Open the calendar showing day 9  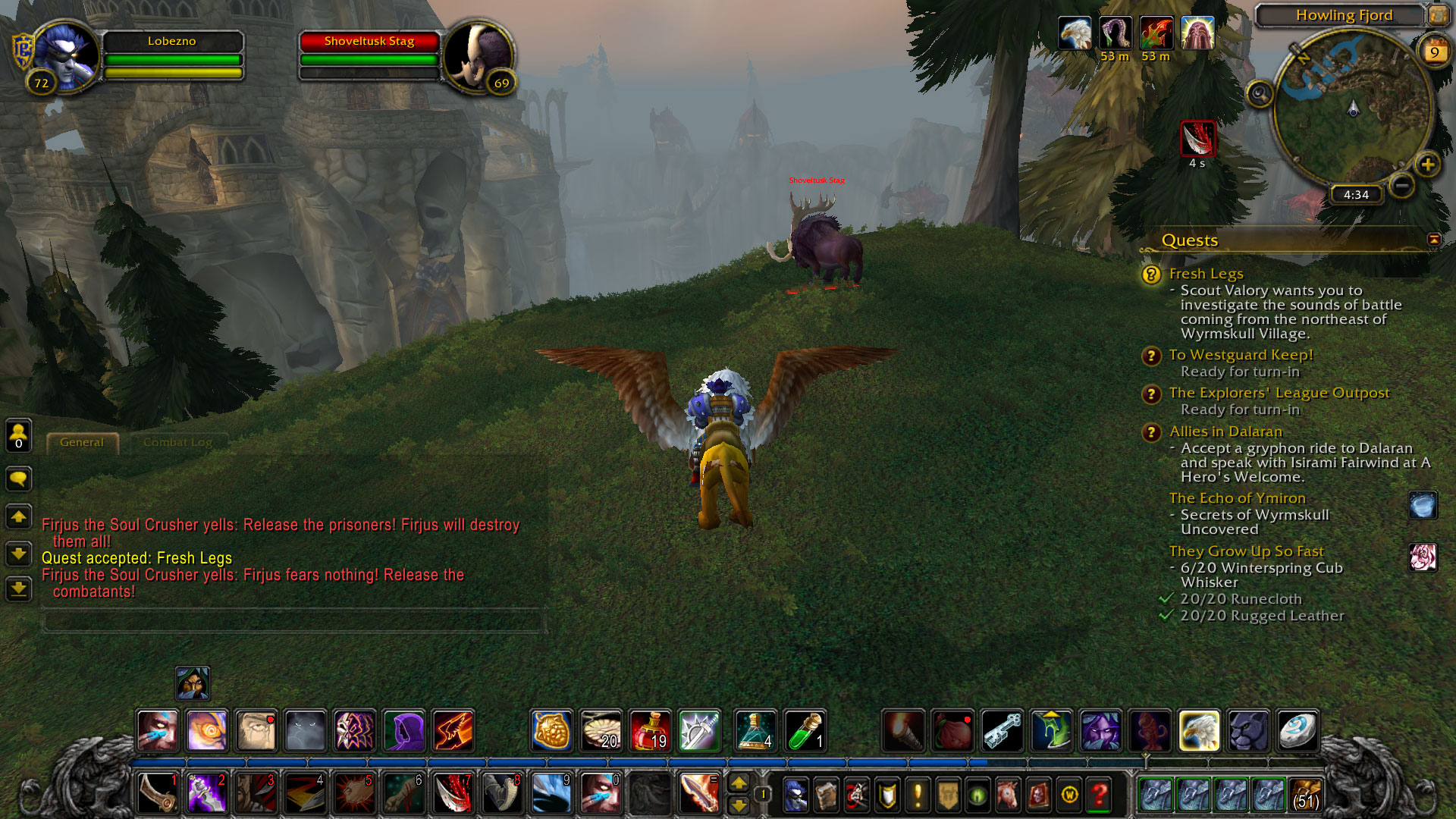tap(1433, 52)
